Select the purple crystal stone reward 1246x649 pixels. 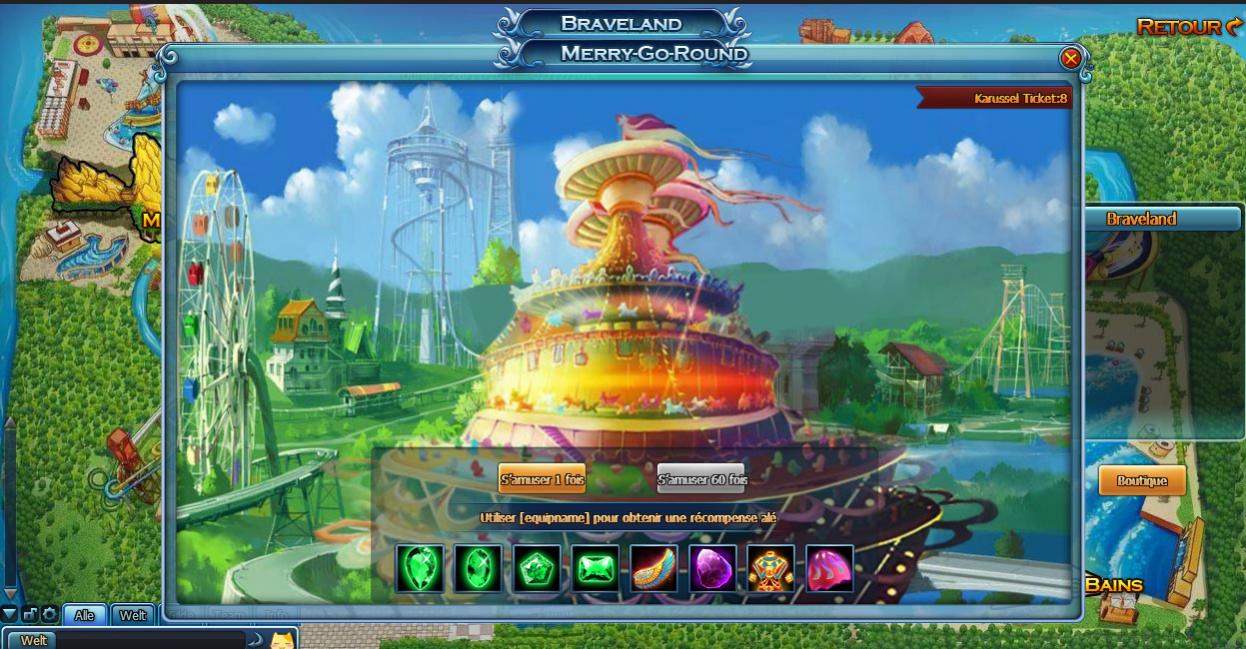[x=712, y=568]
